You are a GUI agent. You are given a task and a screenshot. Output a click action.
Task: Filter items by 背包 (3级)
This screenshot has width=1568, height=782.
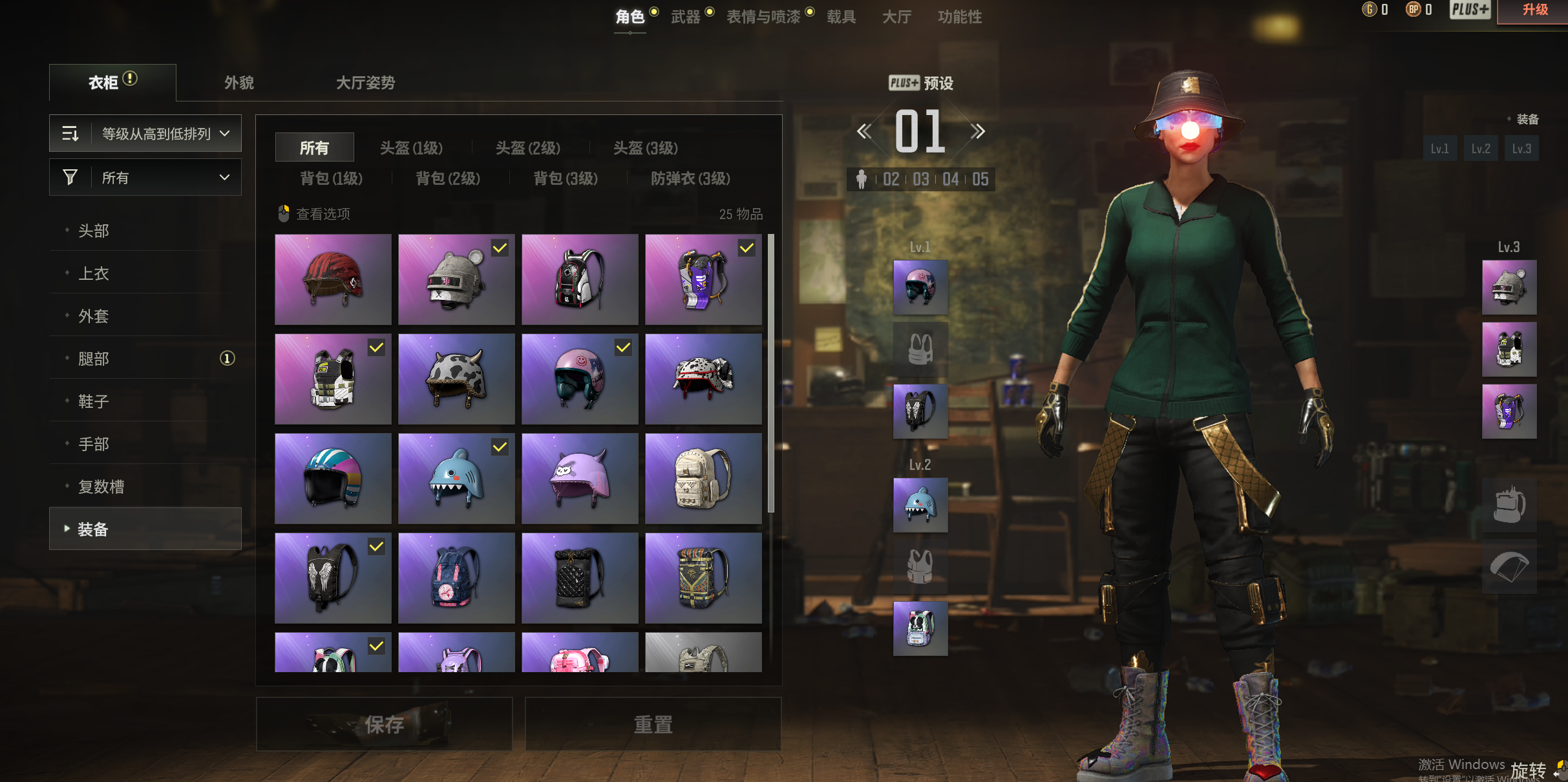point(566,178)
